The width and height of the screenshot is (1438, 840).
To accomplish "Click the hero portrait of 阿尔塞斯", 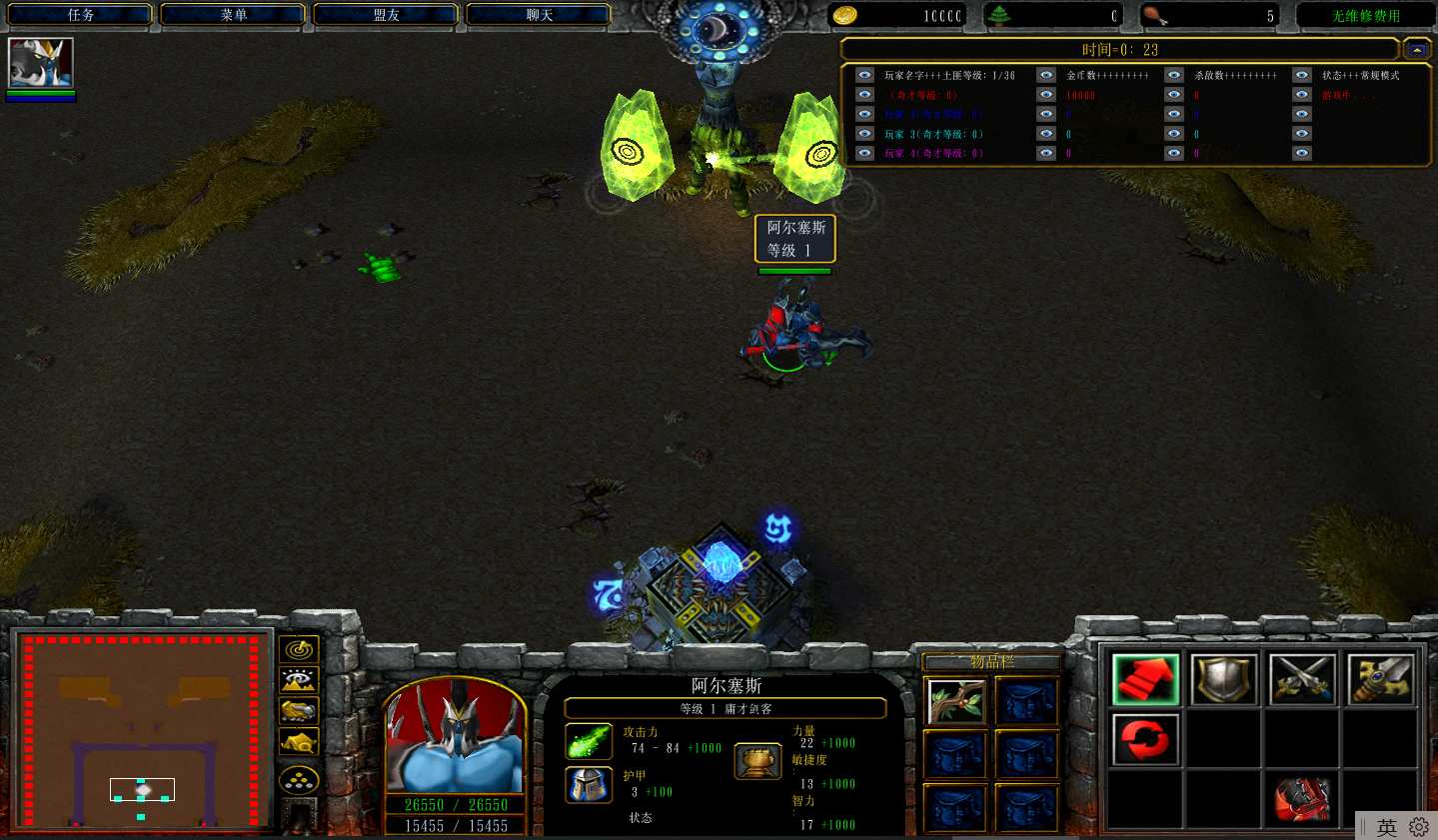I will [x=456, y=737].
